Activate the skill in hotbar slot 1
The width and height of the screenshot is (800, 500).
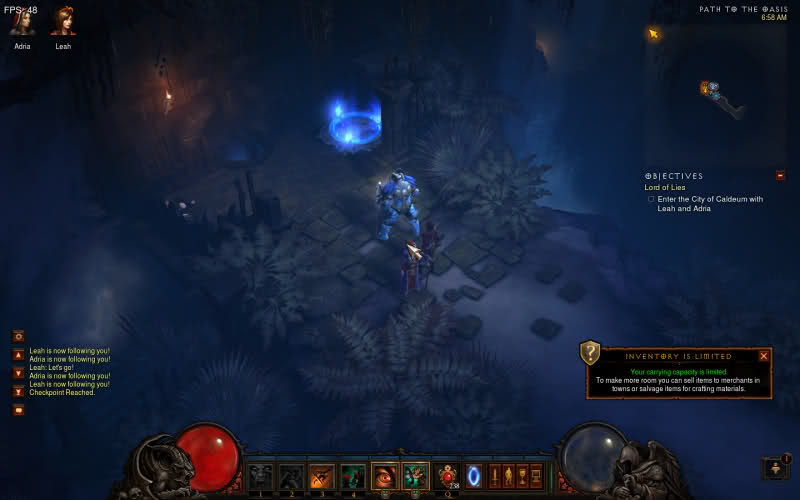click(x=260, y=476)
